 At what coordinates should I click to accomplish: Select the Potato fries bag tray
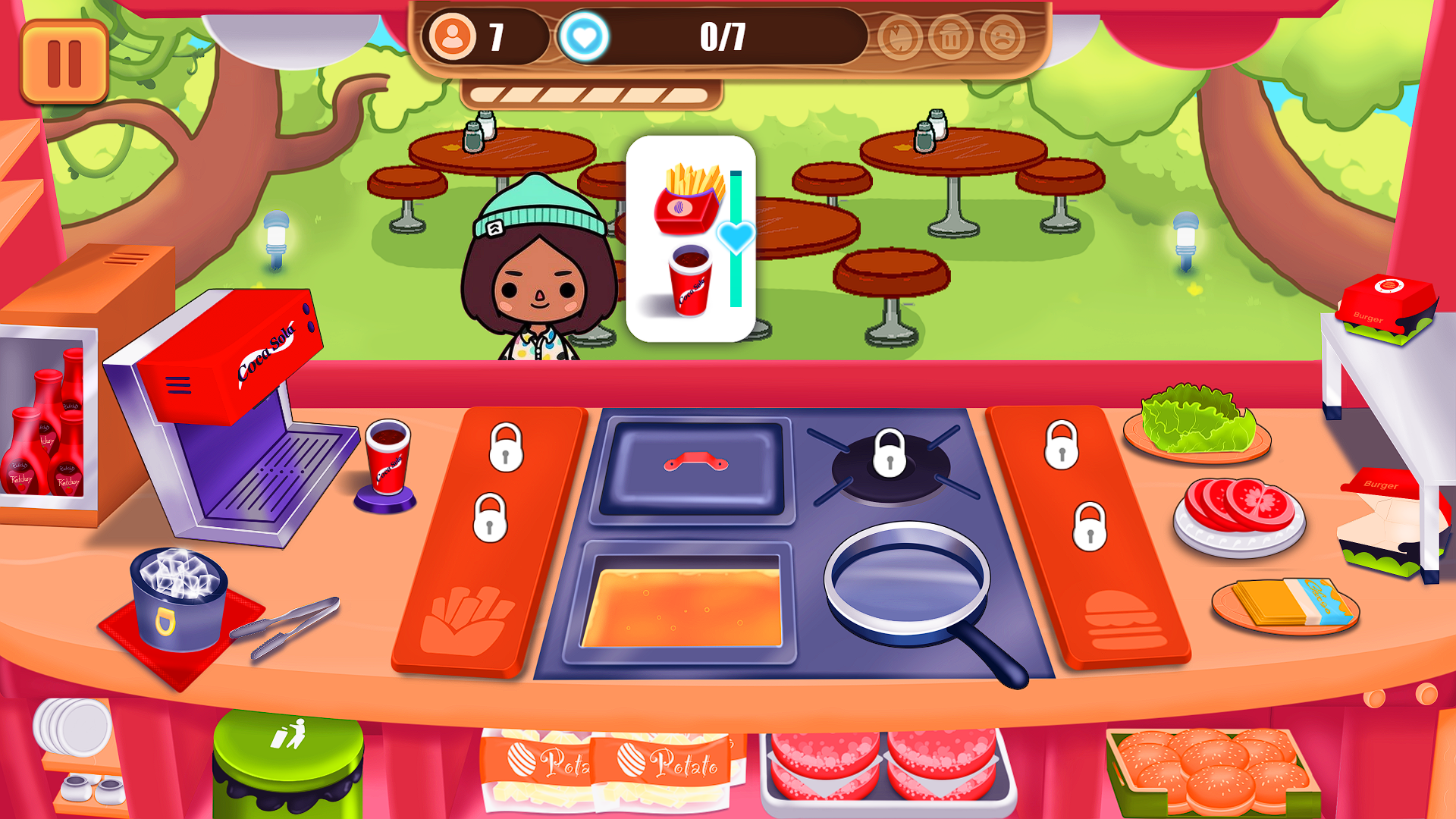(607, 766)
